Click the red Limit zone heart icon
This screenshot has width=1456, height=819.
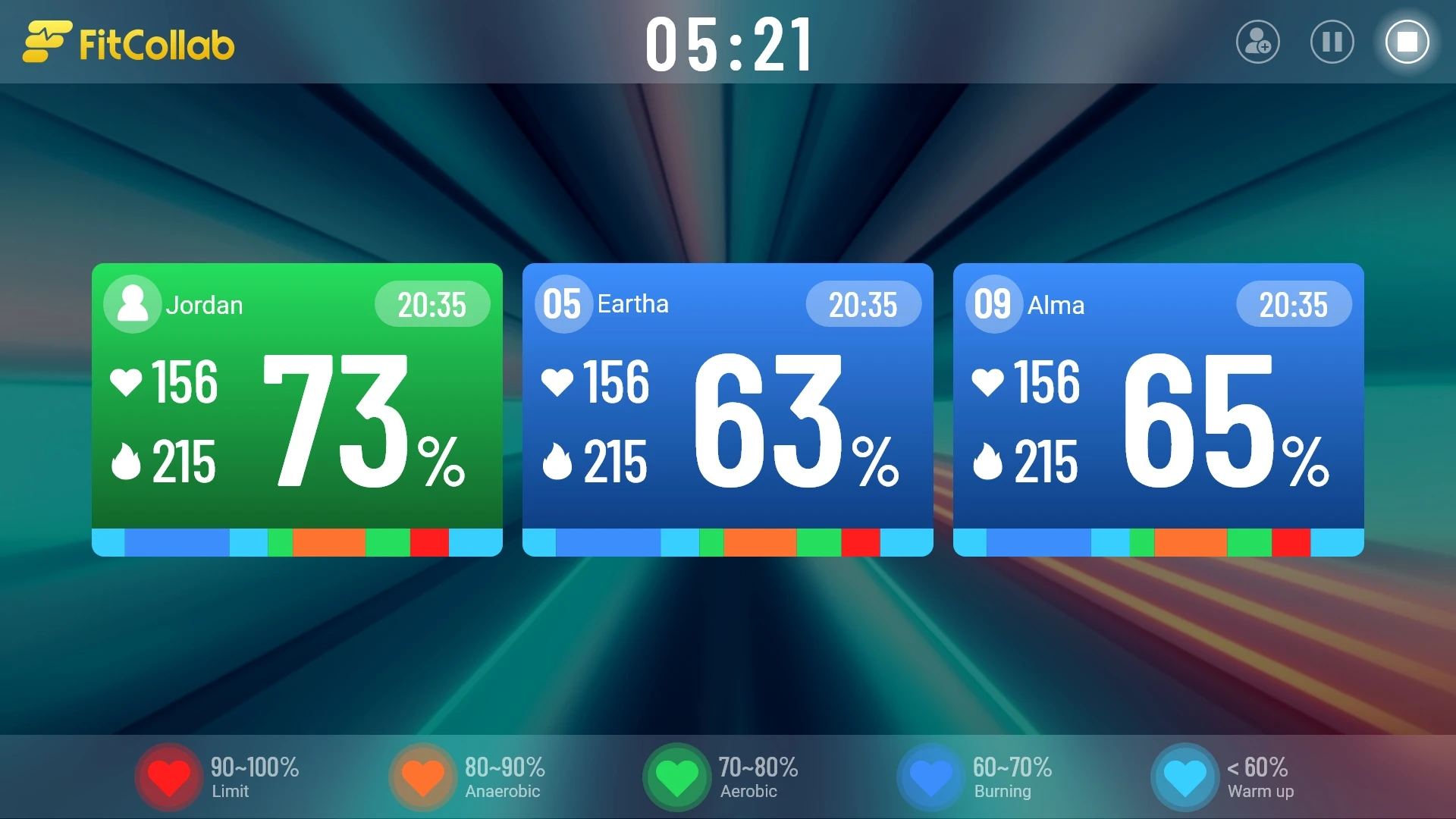(168, 775)
